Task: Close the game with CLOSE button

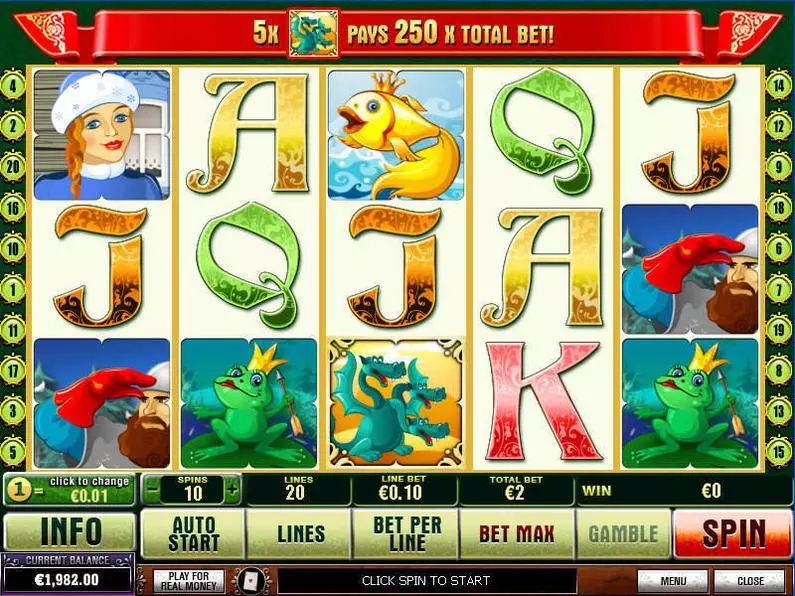Action: 750,580
